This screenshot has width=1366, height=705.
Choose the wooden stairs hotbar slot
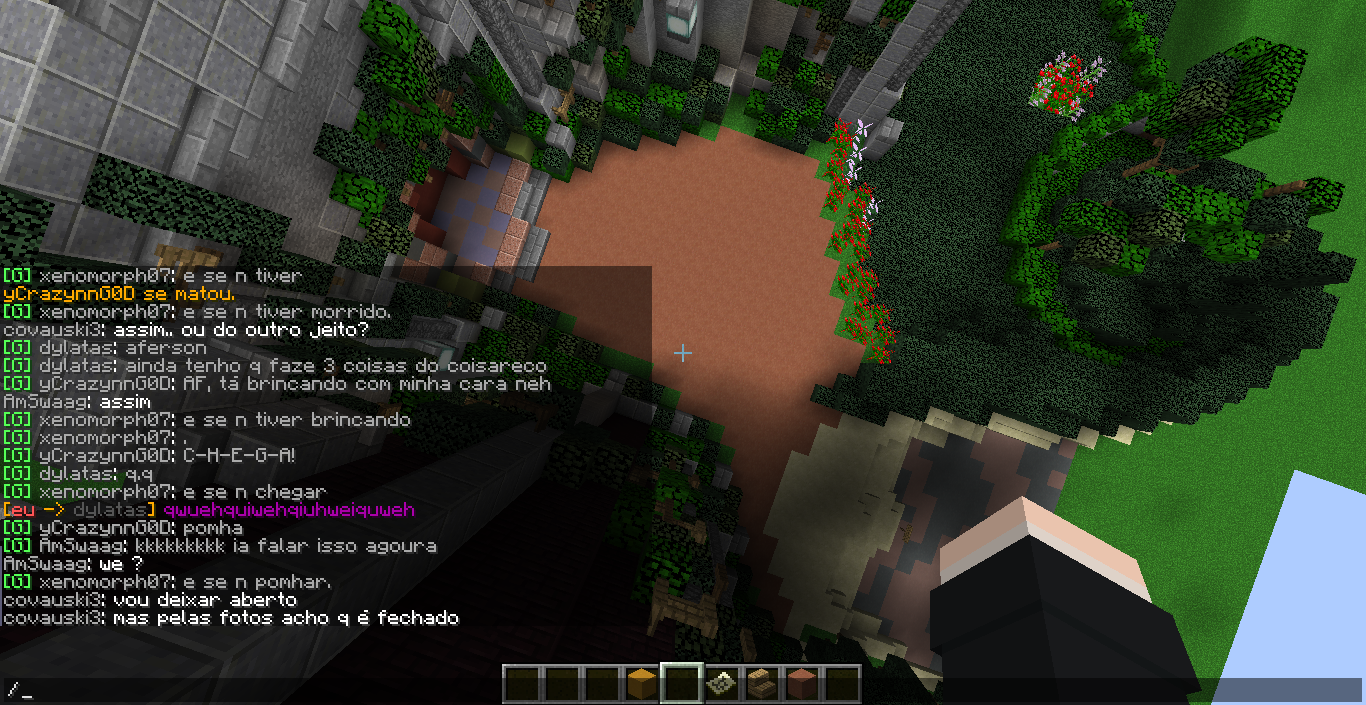(x=761, y=684)
